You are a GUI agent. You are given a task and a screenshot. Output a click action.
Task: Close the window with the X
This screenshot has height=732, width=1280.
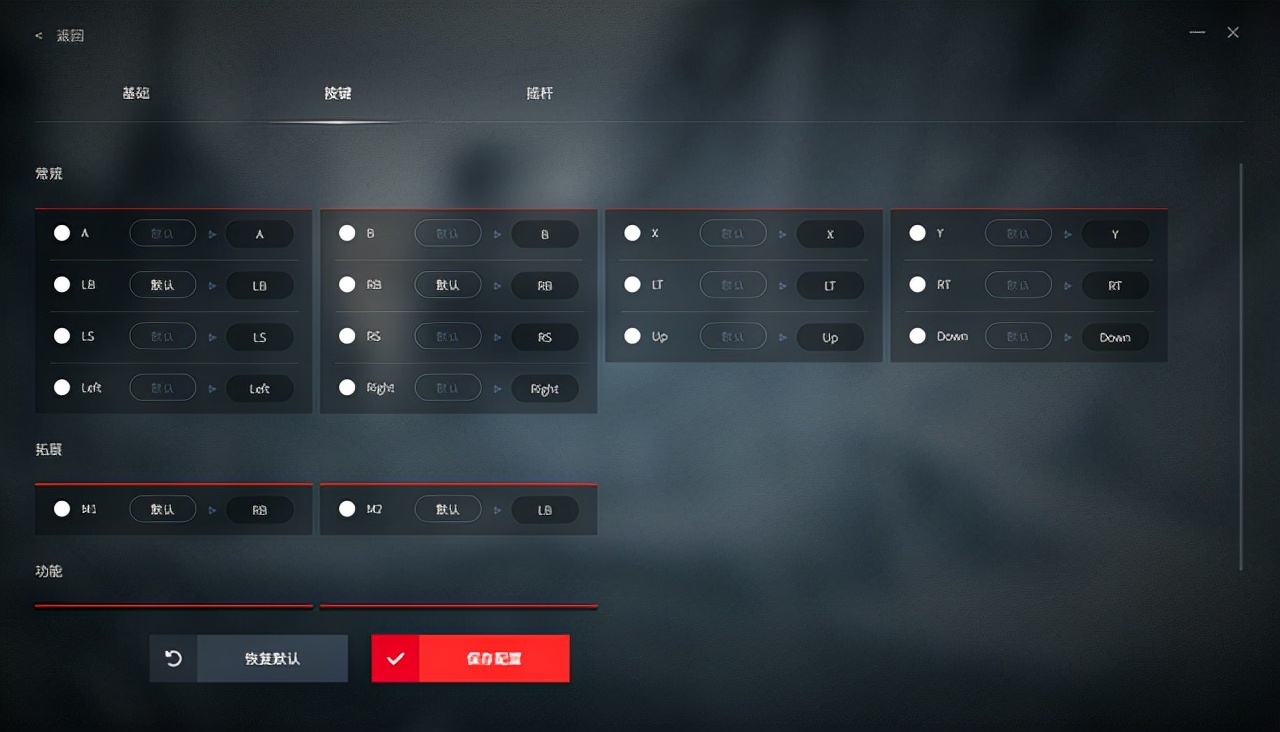coord(1233,33)
